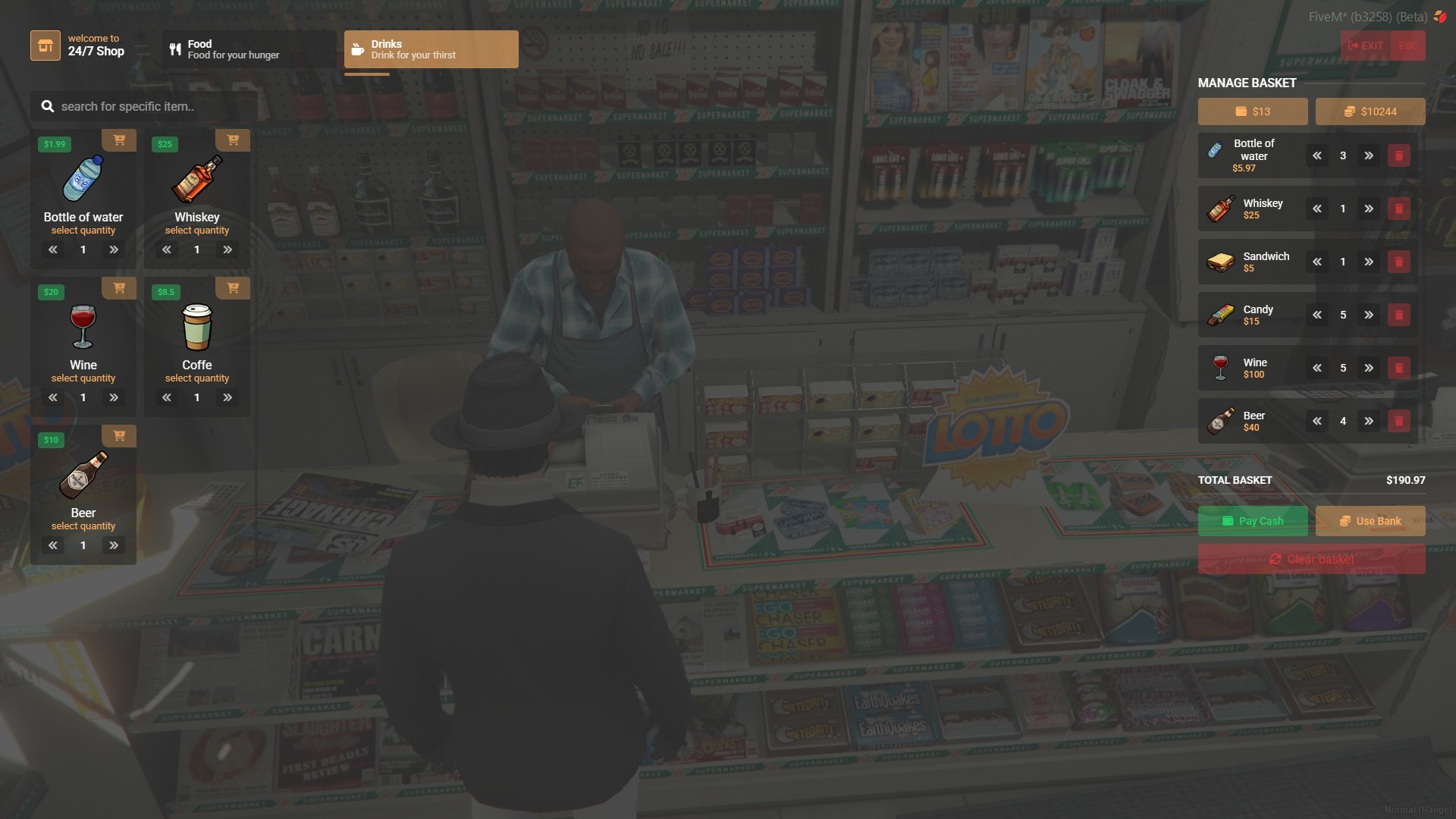
Task: Remove Wine from the basket
Action: tap(1399, 368)
